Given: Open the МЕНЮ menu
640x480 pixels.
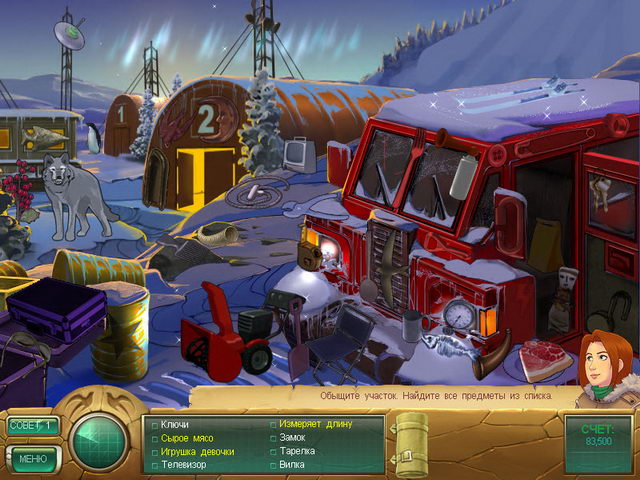Looking at the screenshot, I should coord(33,458).
